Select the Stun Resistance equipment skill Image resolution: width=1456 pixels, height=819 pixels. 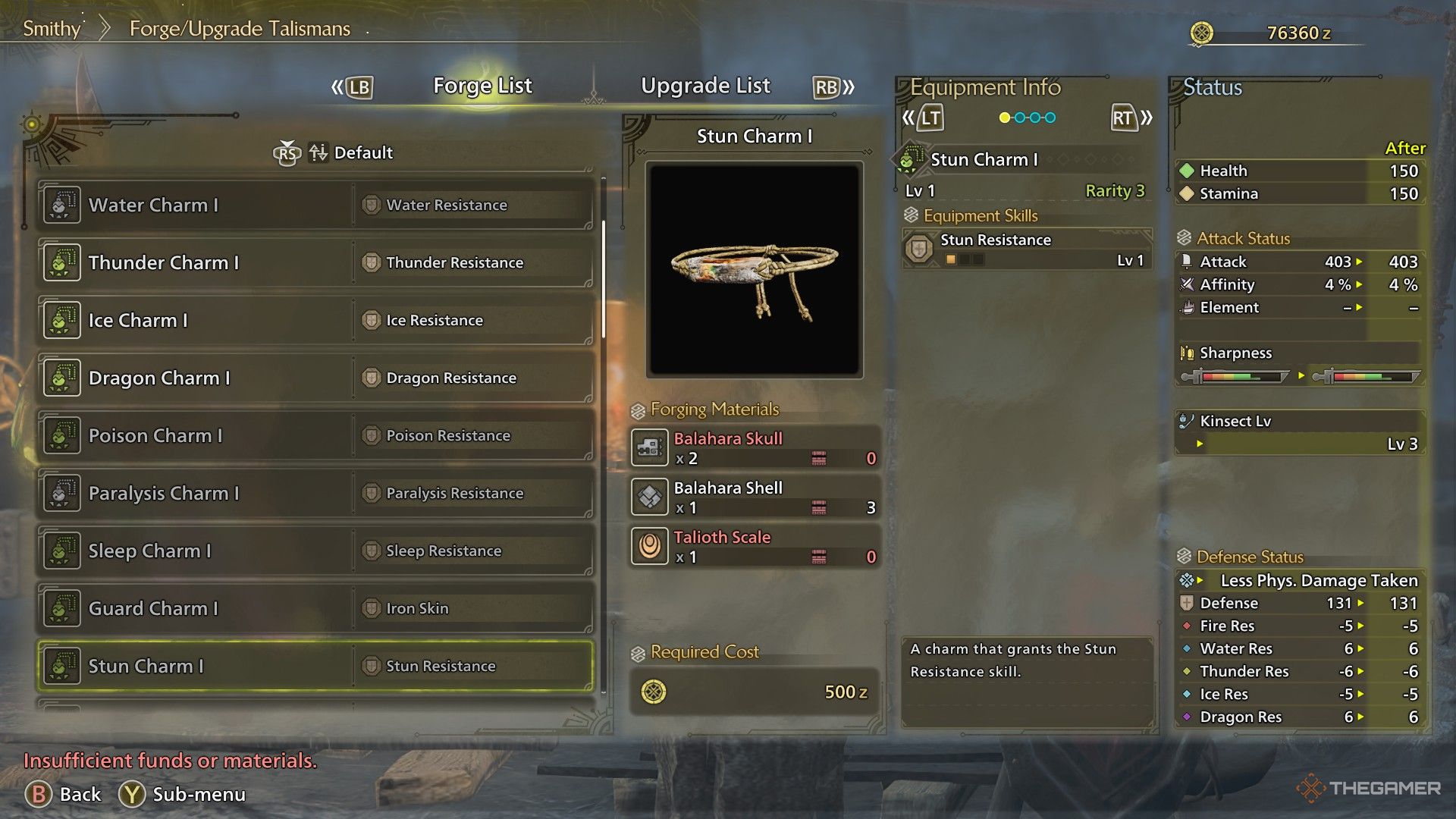1027,249
